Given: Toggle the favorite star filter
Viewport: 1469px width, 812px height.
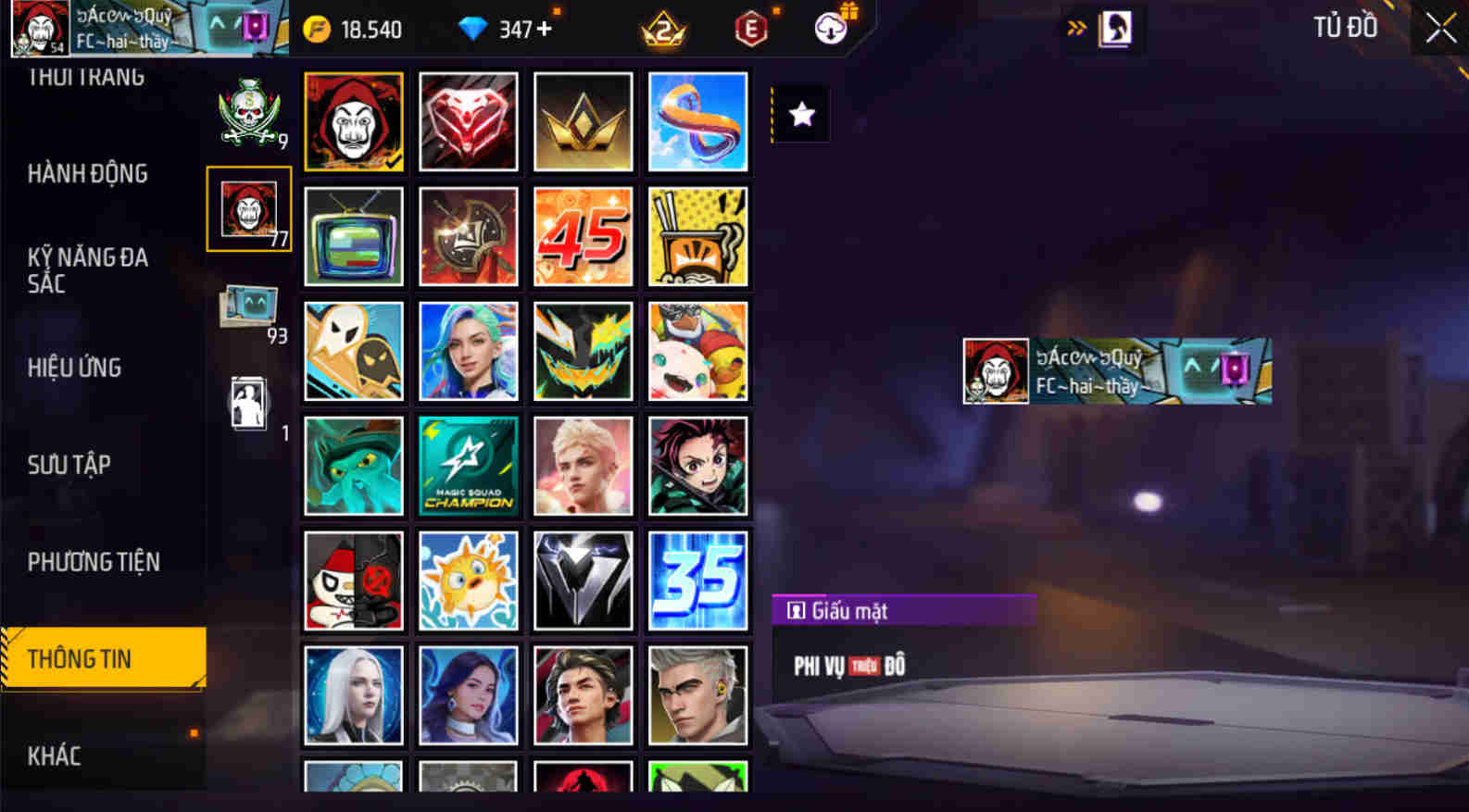Looking at the screenshot, I should (799, 113).
